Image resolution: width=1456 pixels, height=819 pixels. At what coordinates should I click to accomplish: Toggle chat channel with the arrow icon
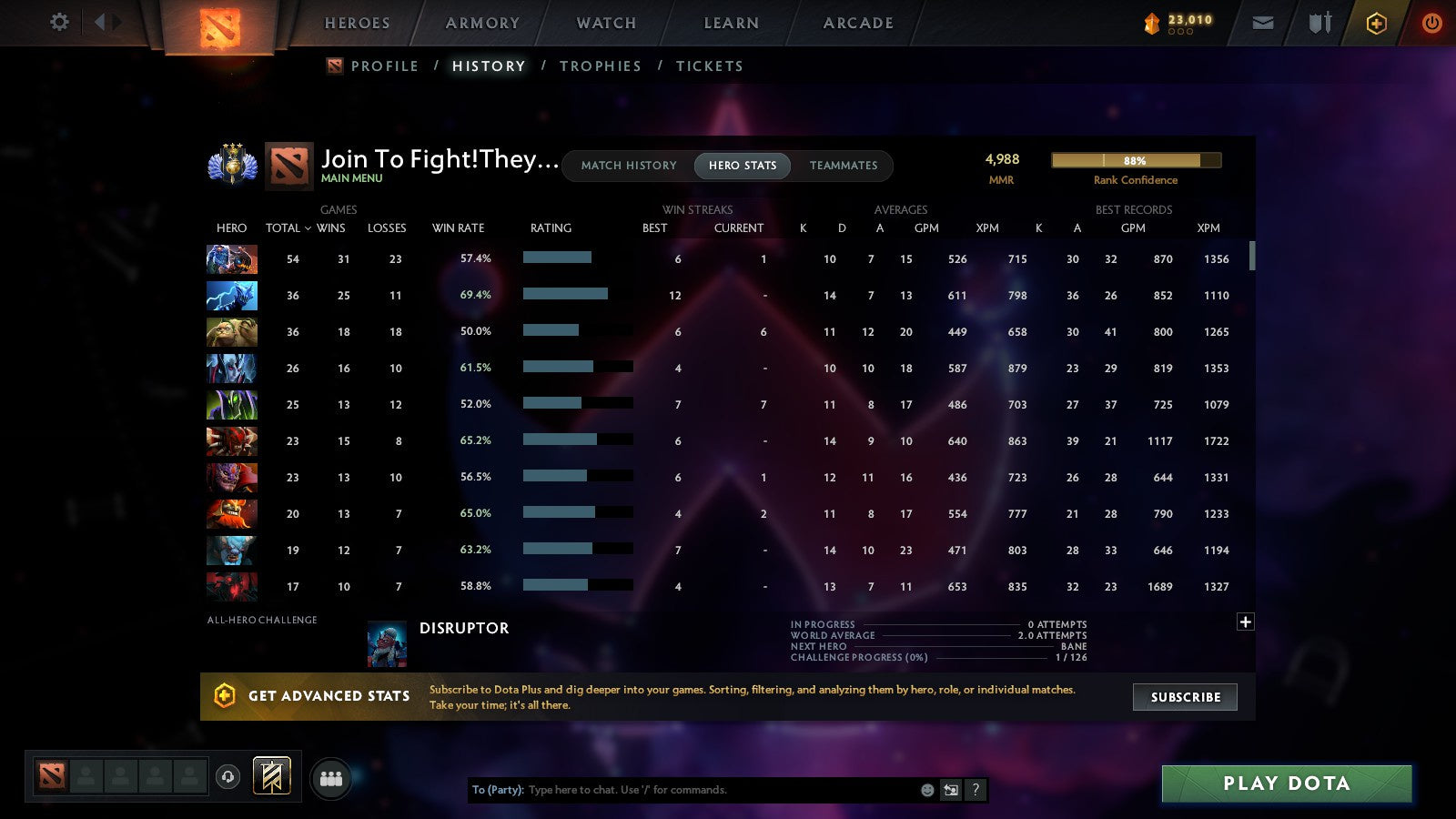click(x=949, y=790)
